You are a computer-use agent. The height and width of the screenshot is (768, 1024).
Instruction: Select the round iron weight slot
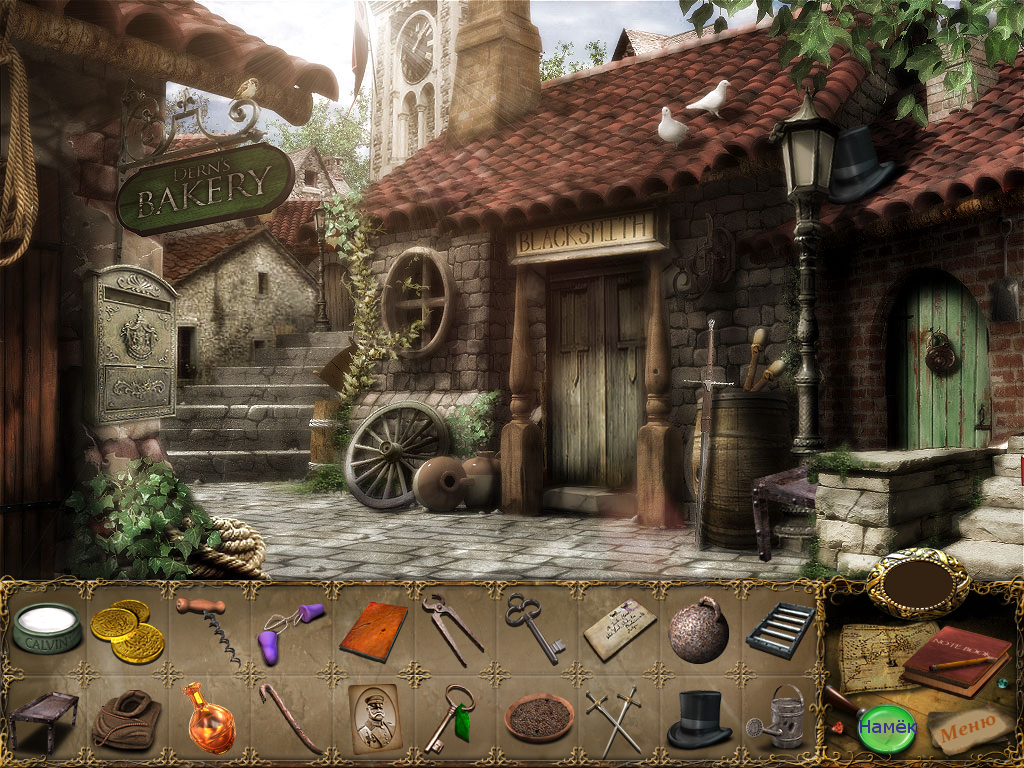point(698,630)
